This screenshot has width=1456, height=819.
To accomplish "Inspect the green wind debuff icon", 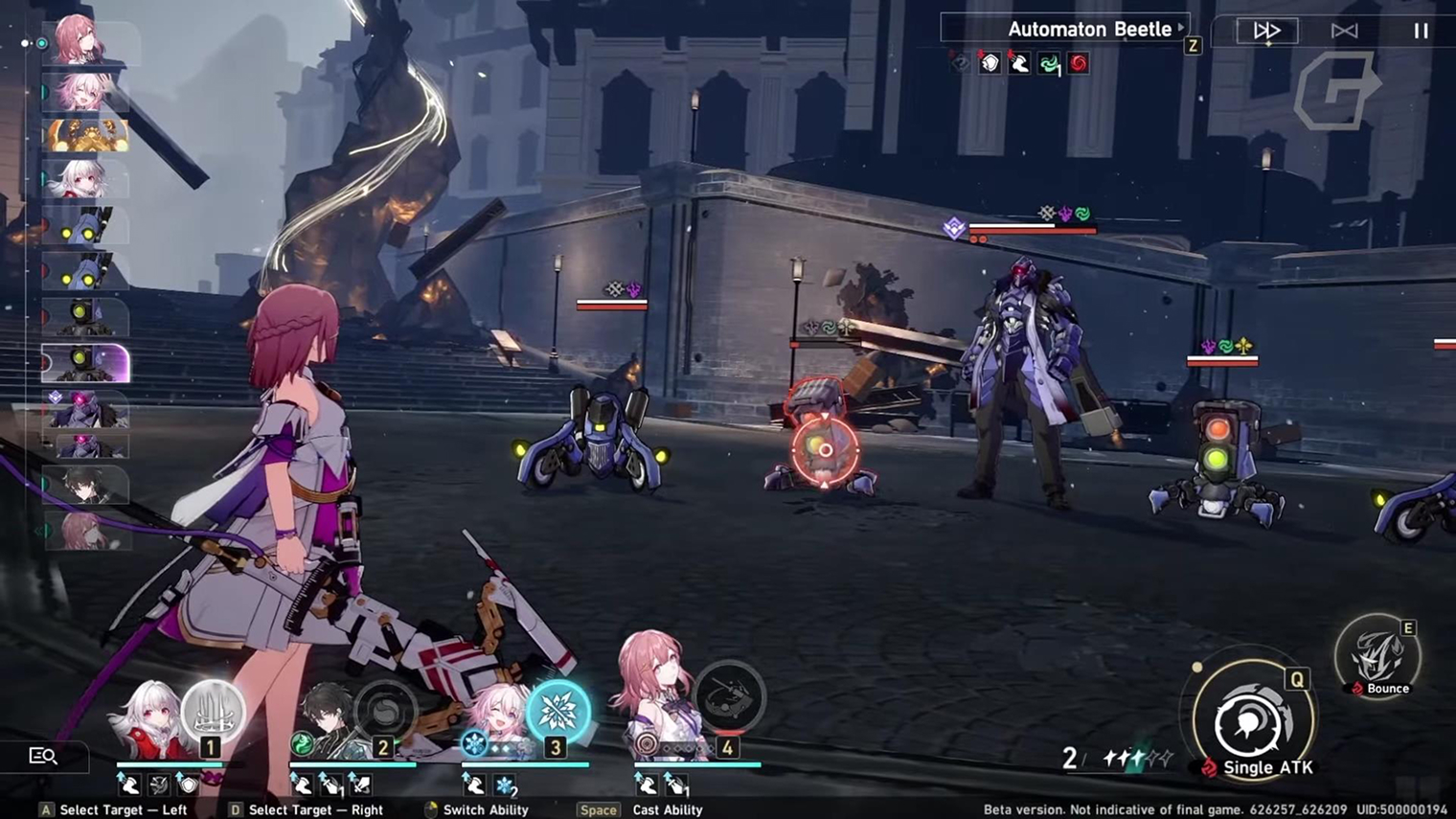I will point(1050,64).
